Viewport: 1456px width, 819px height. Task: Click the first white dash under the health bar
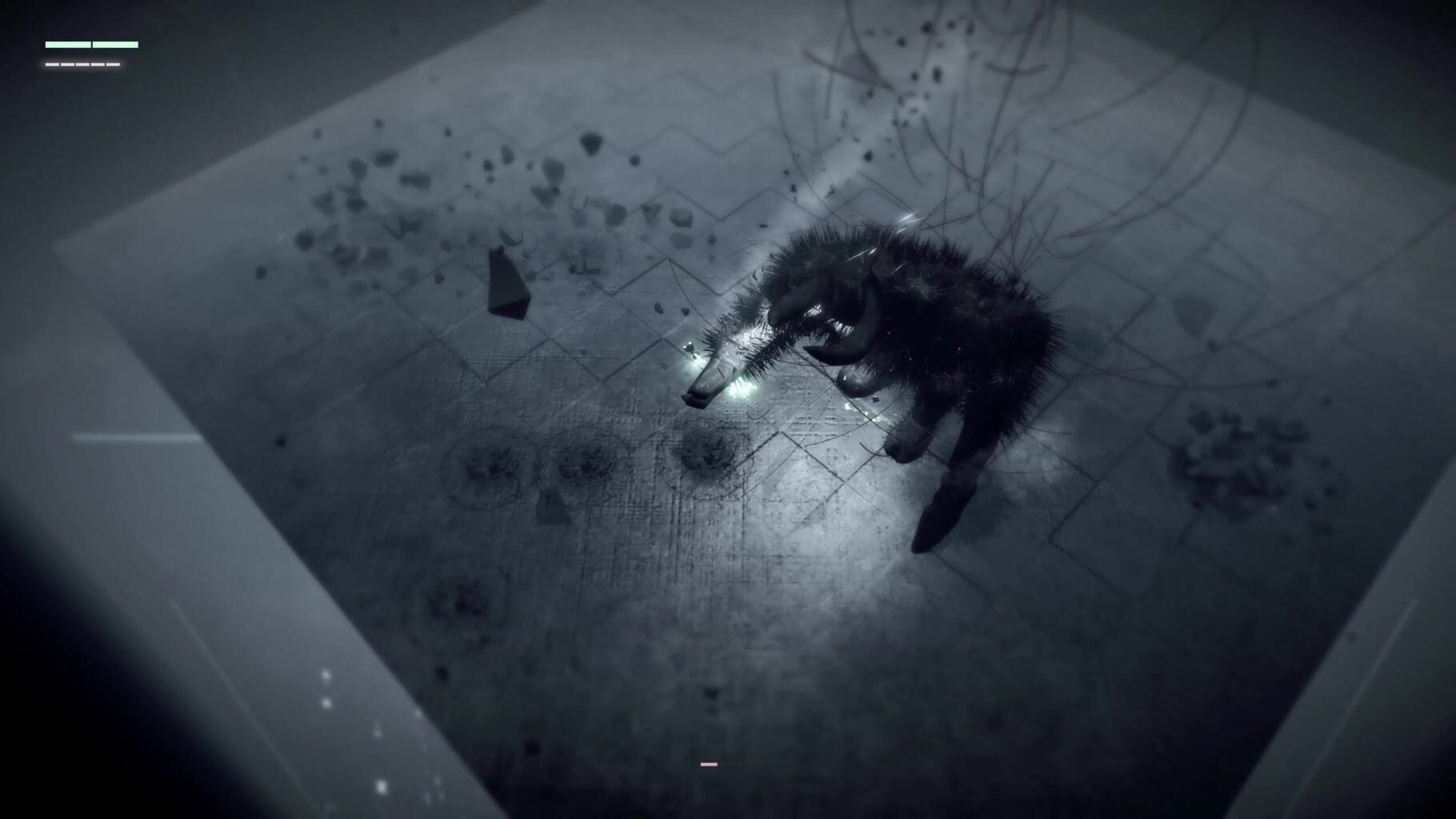pos(52,66)
